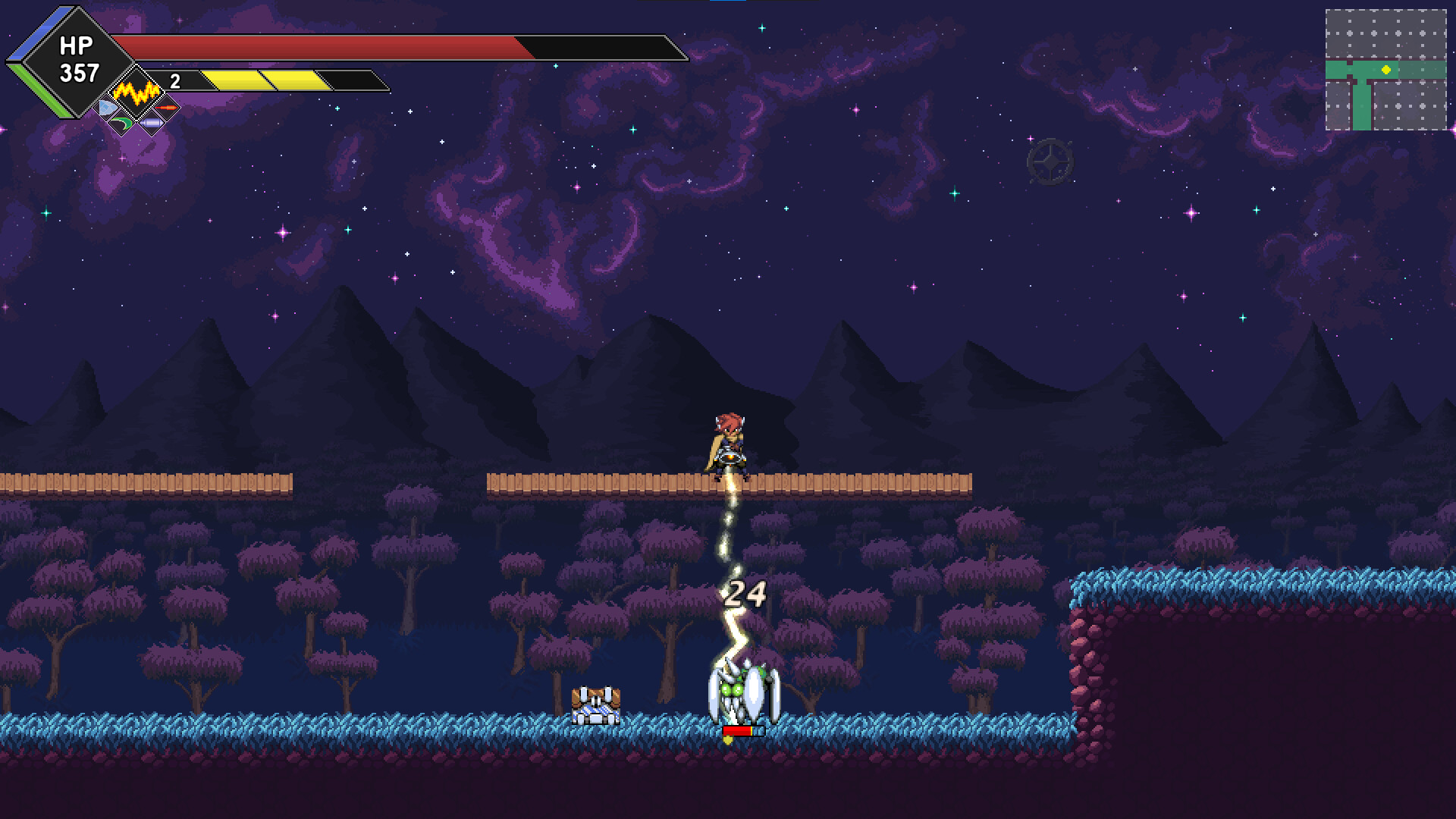Select the red missile skill icon

tap(167, 108)
